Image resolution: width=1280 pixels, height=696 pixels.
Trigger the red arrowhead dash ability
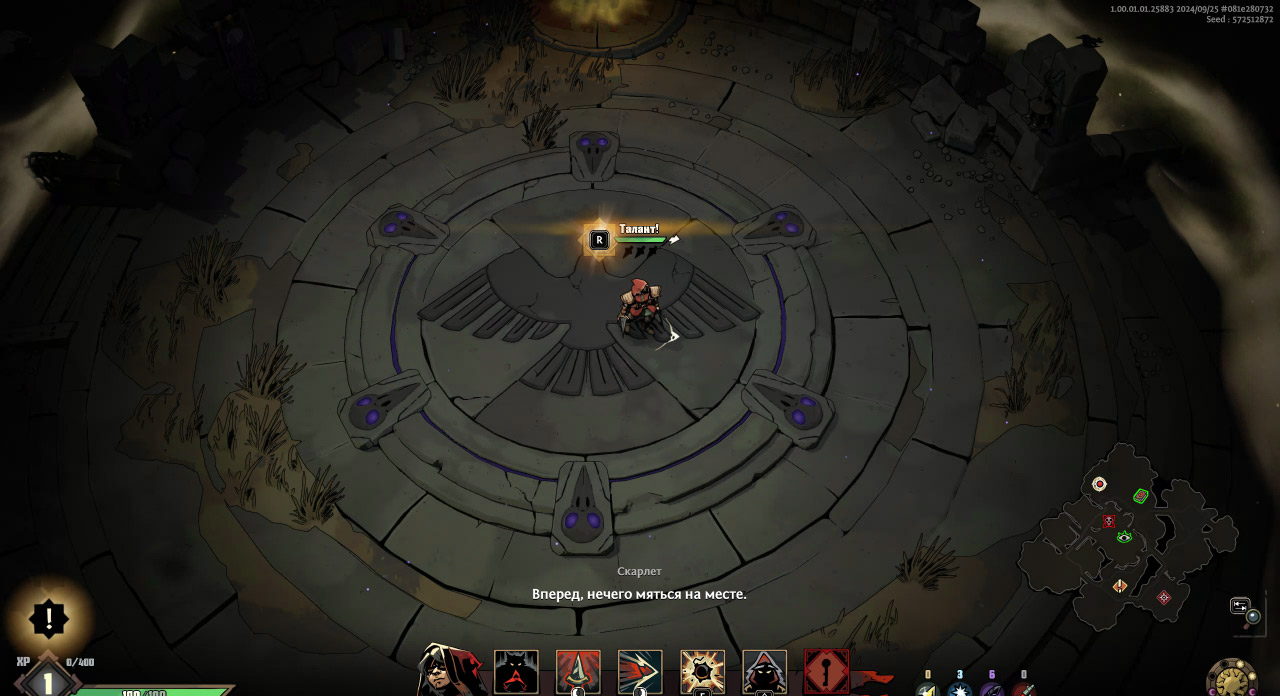tap(640, 672)
